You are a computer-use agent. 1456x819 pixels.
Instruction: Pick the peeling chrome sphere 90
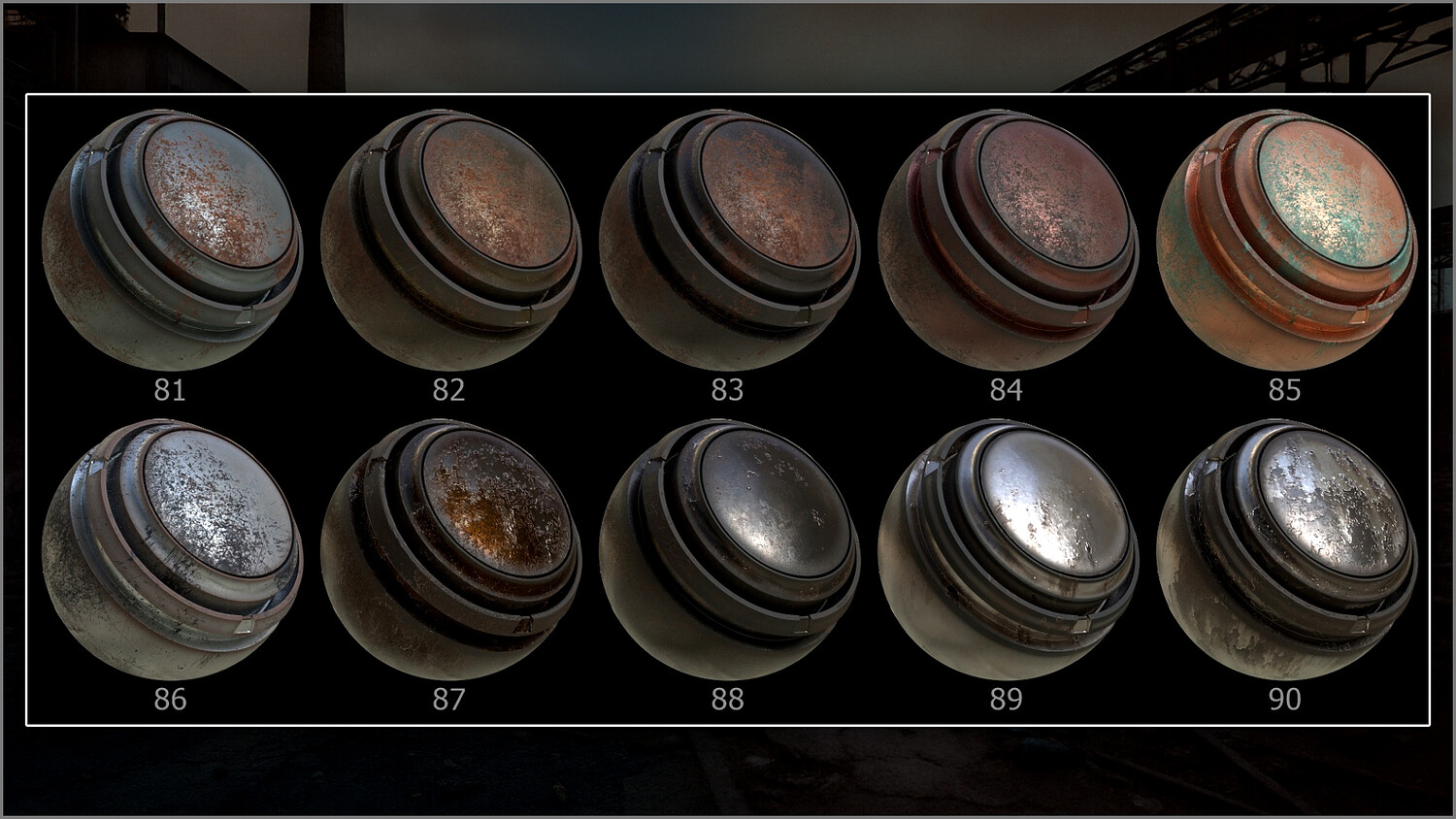tap(1286, 549)
